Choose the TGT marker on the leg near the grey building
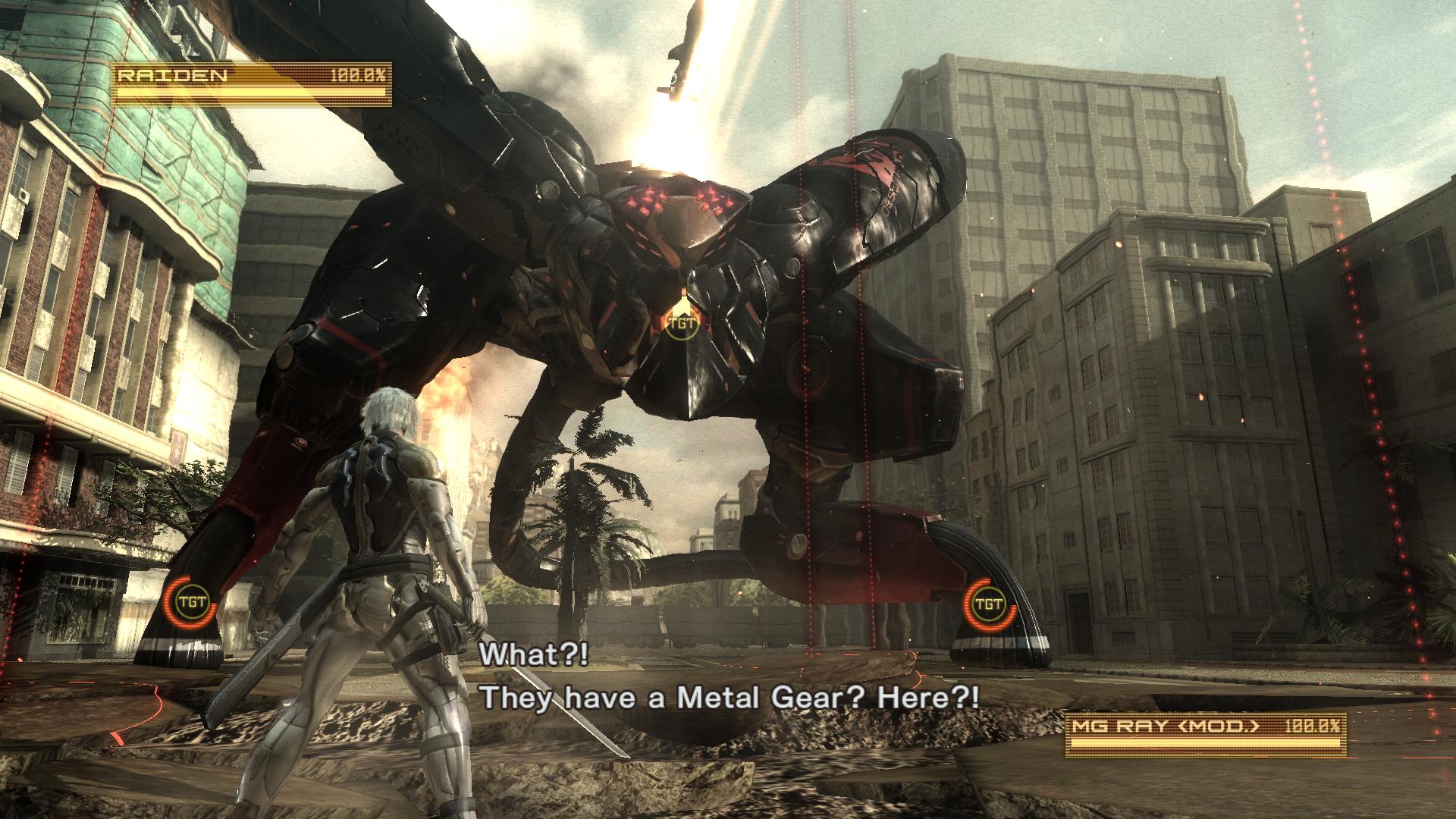The height and width of the screenshot is (819, 1456). [987, 604]
